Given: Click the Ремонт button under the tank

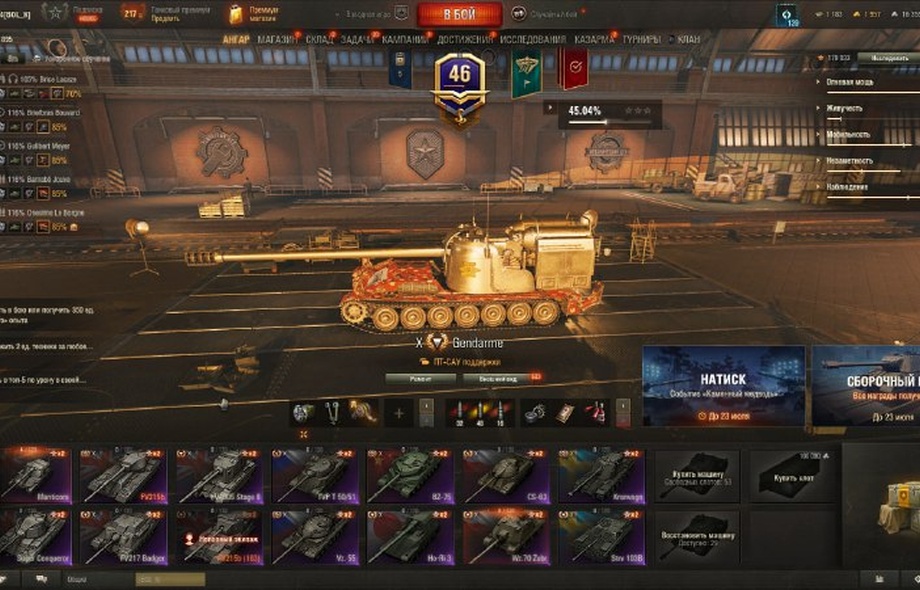Looking at the screenshot, I should 420,378.
